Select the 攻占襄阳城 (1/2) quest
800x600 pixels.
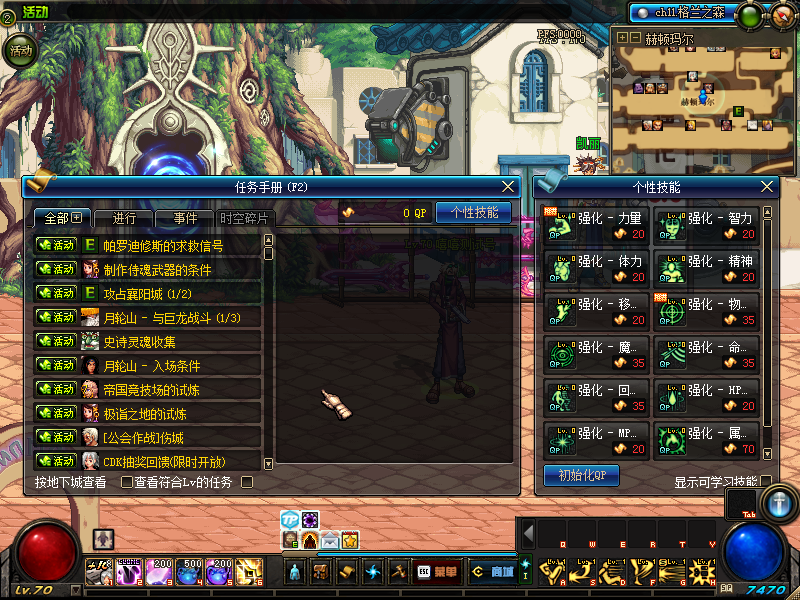pyautogui.click(x=148, y=293)
